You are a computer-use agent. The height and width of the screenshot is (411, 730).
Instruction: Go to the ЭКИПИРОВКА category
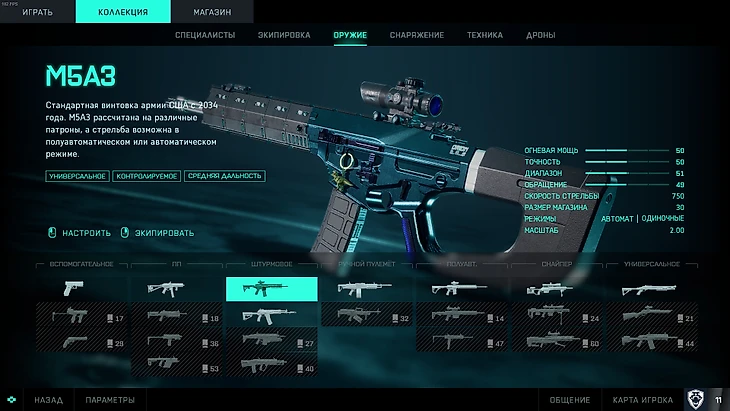pos(284,36)
